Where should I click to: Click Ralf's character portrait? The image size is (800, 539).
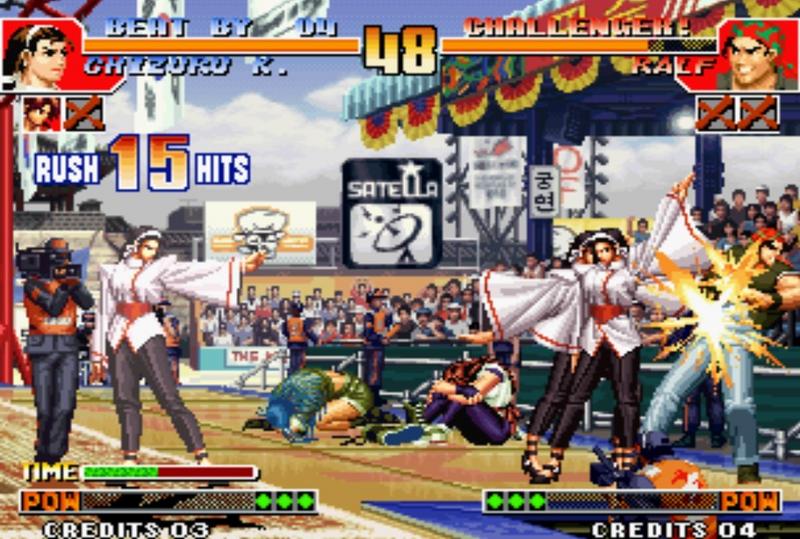[757, 56]
